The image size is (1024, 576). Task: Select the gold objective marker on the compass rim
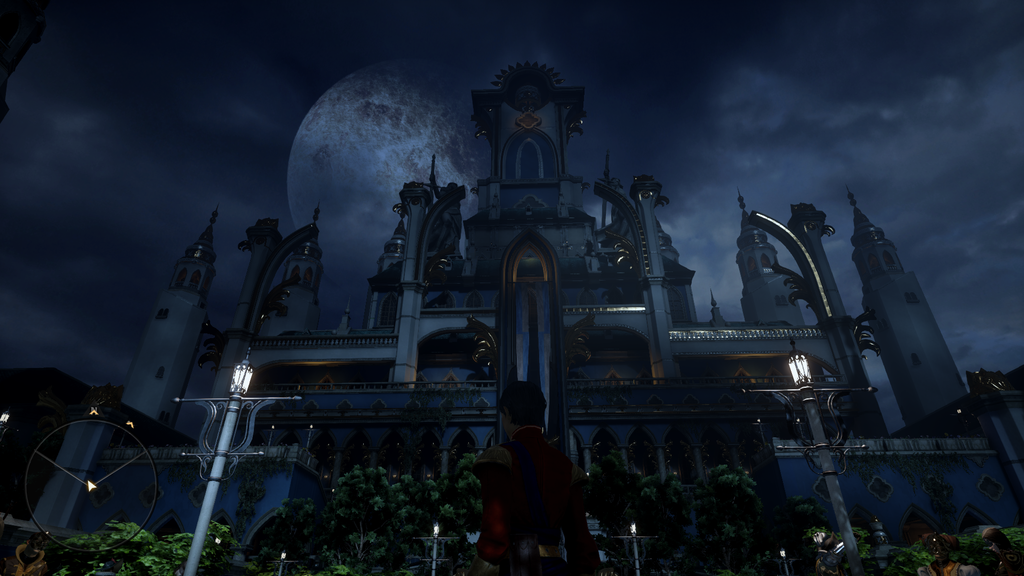(130, 424)
